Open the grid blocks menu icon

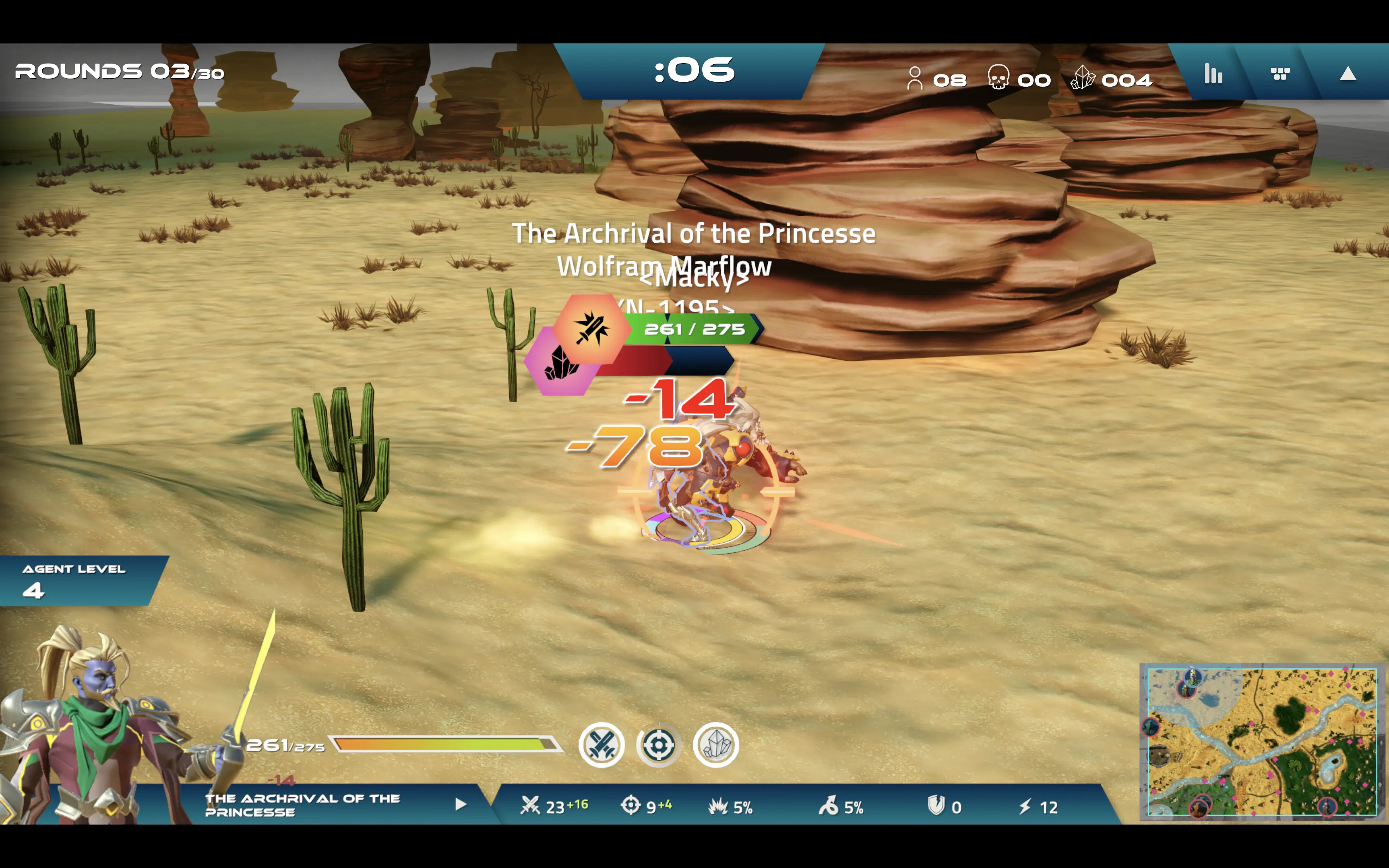pos(1280,74)
